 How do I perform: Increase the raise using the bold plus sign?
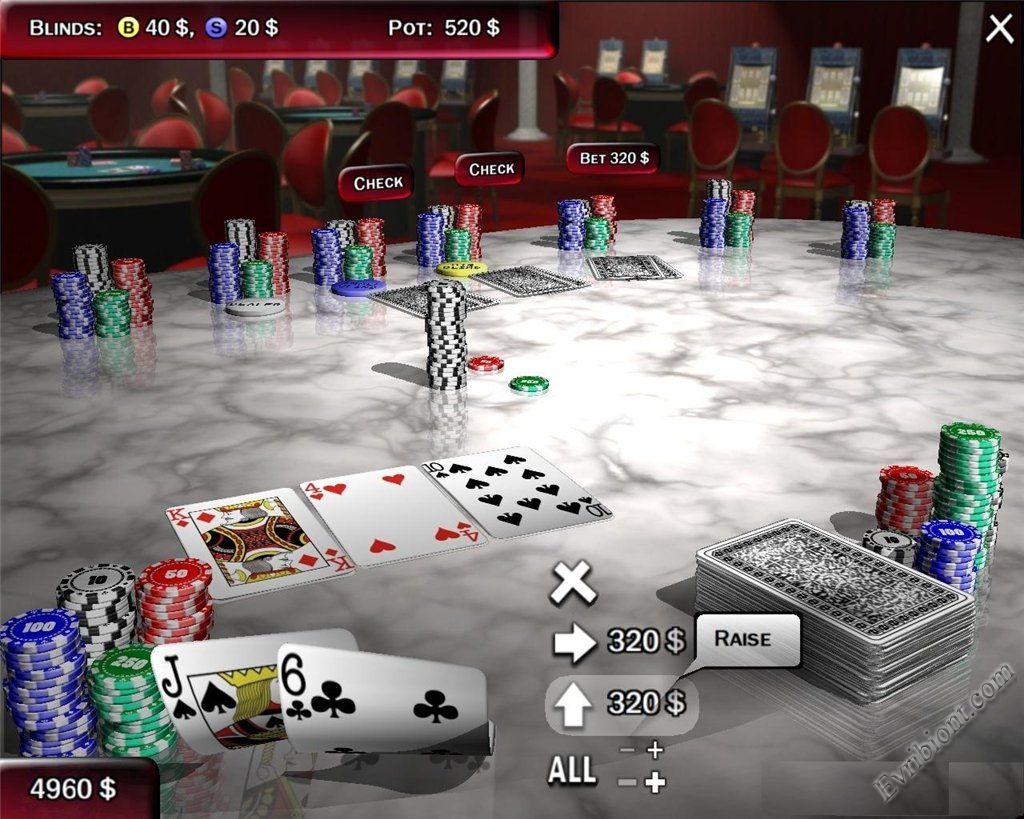(655, 783)
